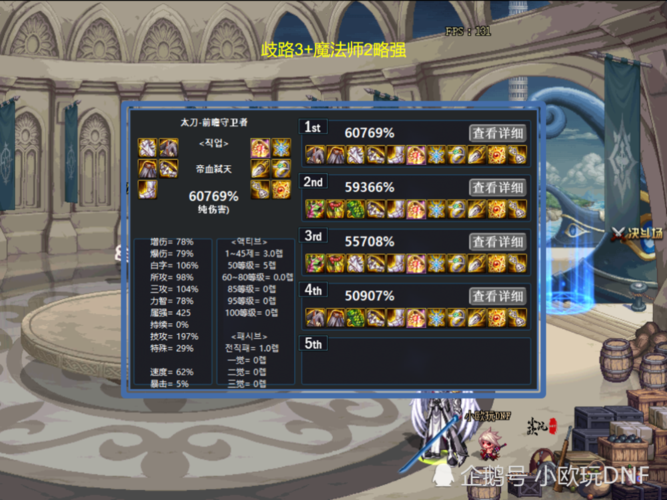Pick the 4th rank equipment icon row

pos(415,318)
